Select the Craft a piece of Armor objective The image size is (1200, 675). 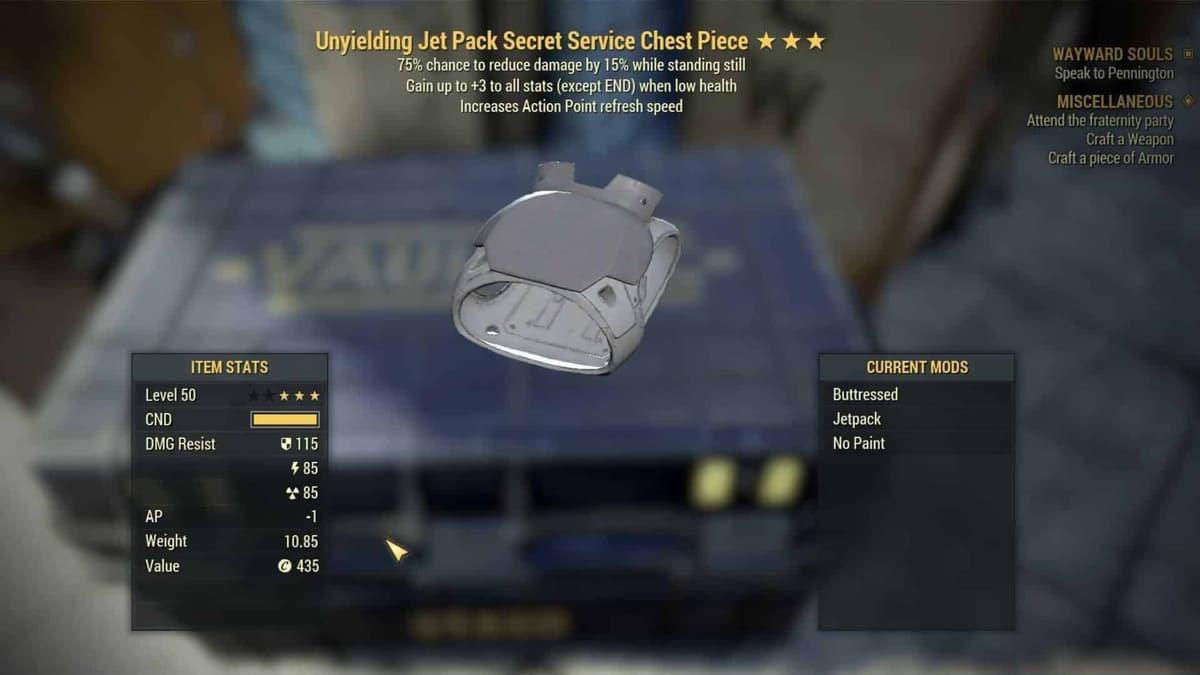click(x=1110, y=158)
